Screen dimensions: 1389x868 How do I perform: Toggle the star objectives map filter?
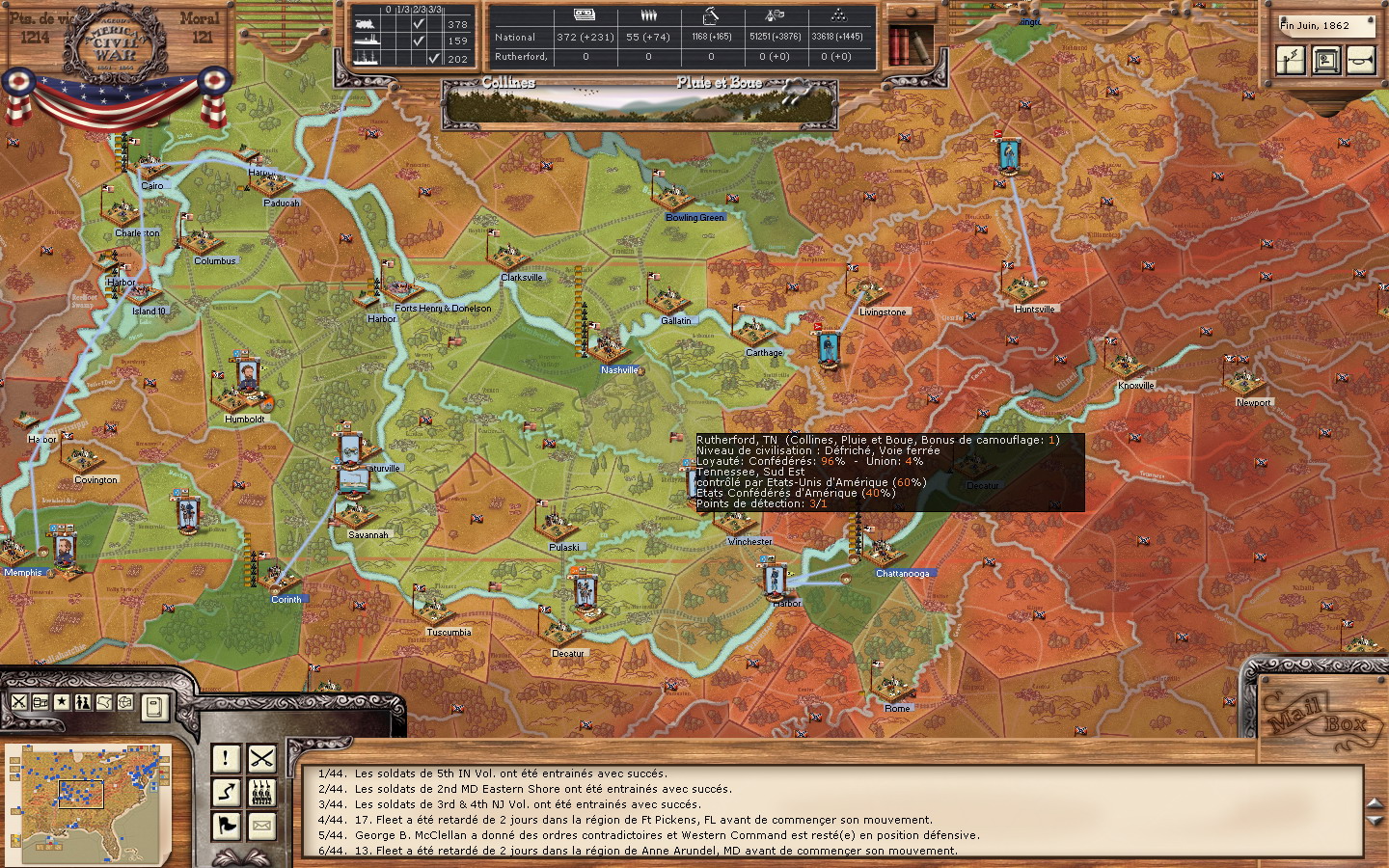[x=62, y=702]
